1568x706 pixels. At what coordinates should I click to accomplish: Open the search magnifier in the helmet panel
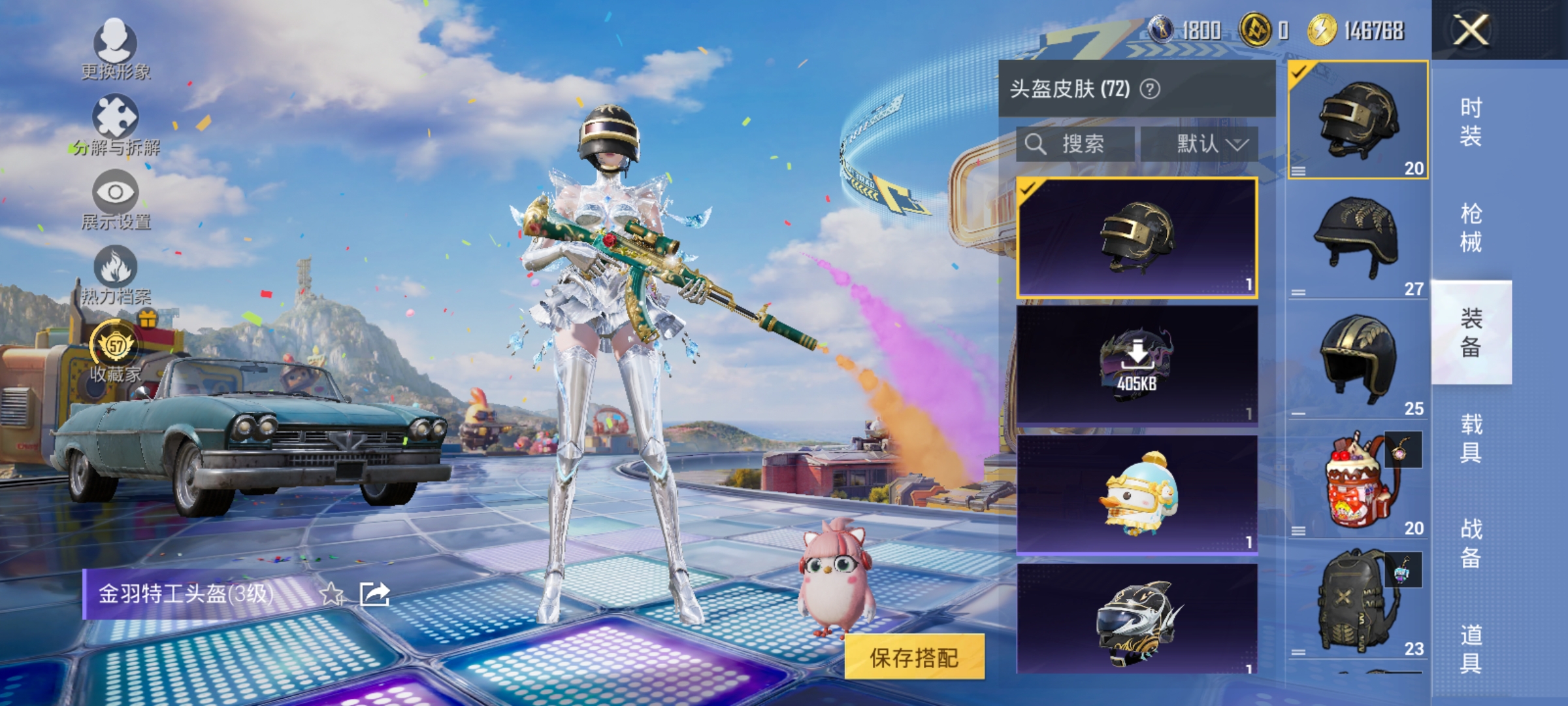click(x=1036, y=144)
